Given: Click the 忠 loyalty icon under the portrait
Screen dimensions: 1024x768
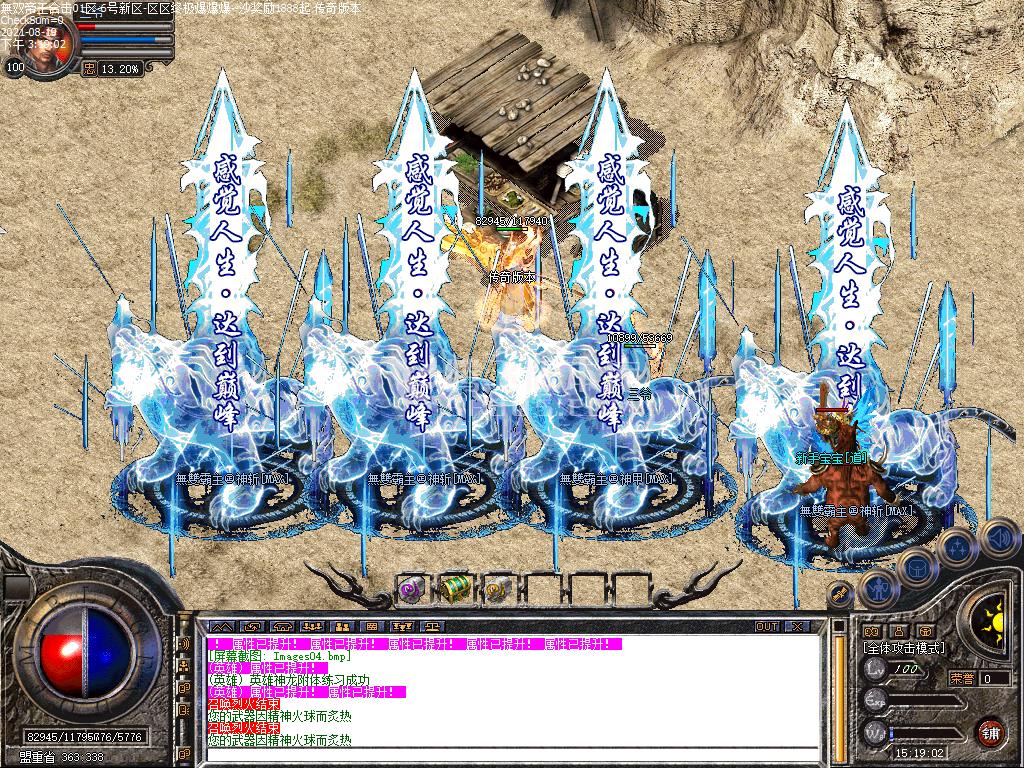Looking at the screenshot, I should [x=88, y=69].
